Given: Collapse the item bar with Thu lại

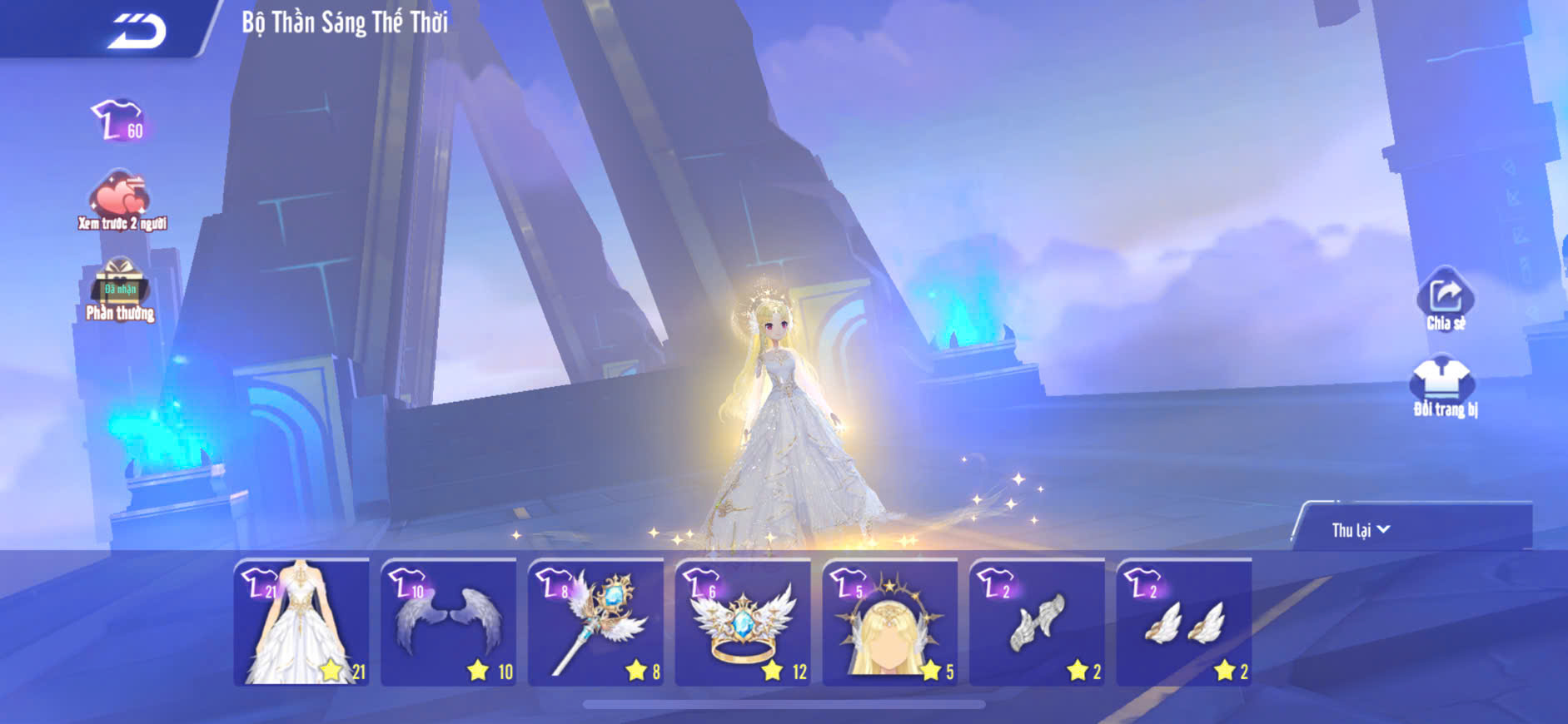Looking at the screenshot, I should (1360, 530).
